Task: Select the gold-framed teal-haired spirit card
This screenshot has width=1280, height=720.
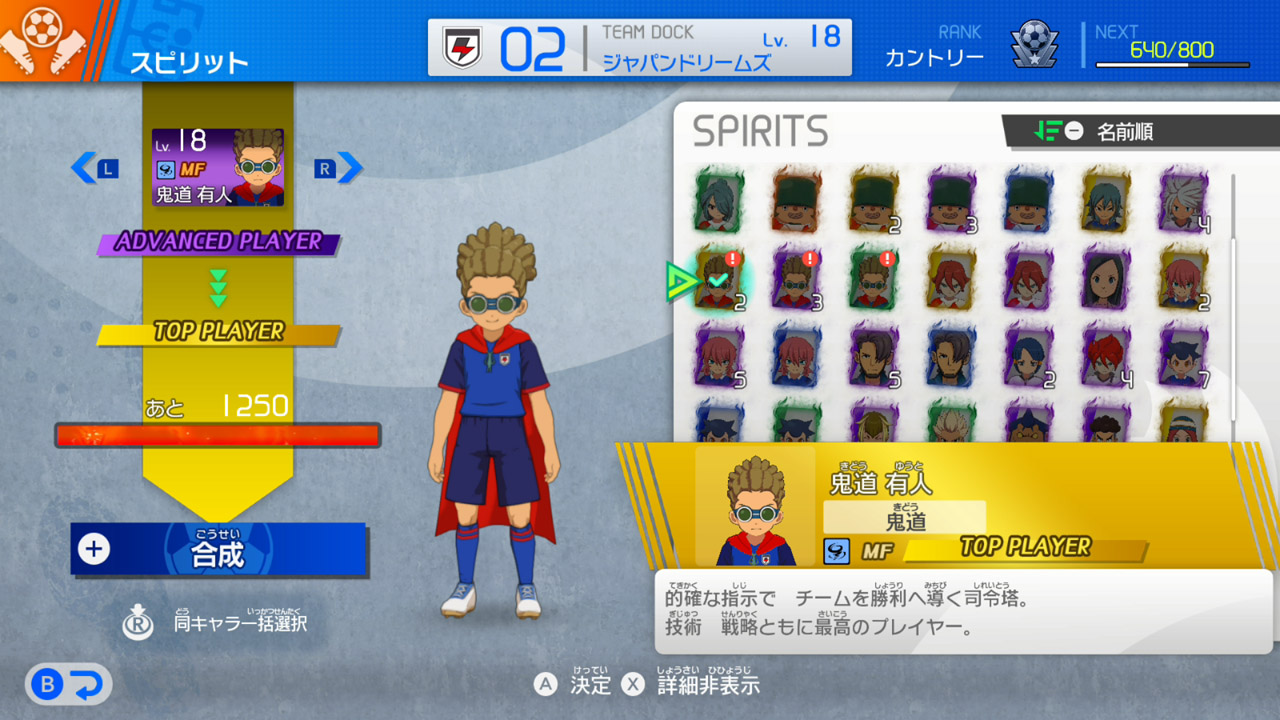Action: [x=1106, y=201]
